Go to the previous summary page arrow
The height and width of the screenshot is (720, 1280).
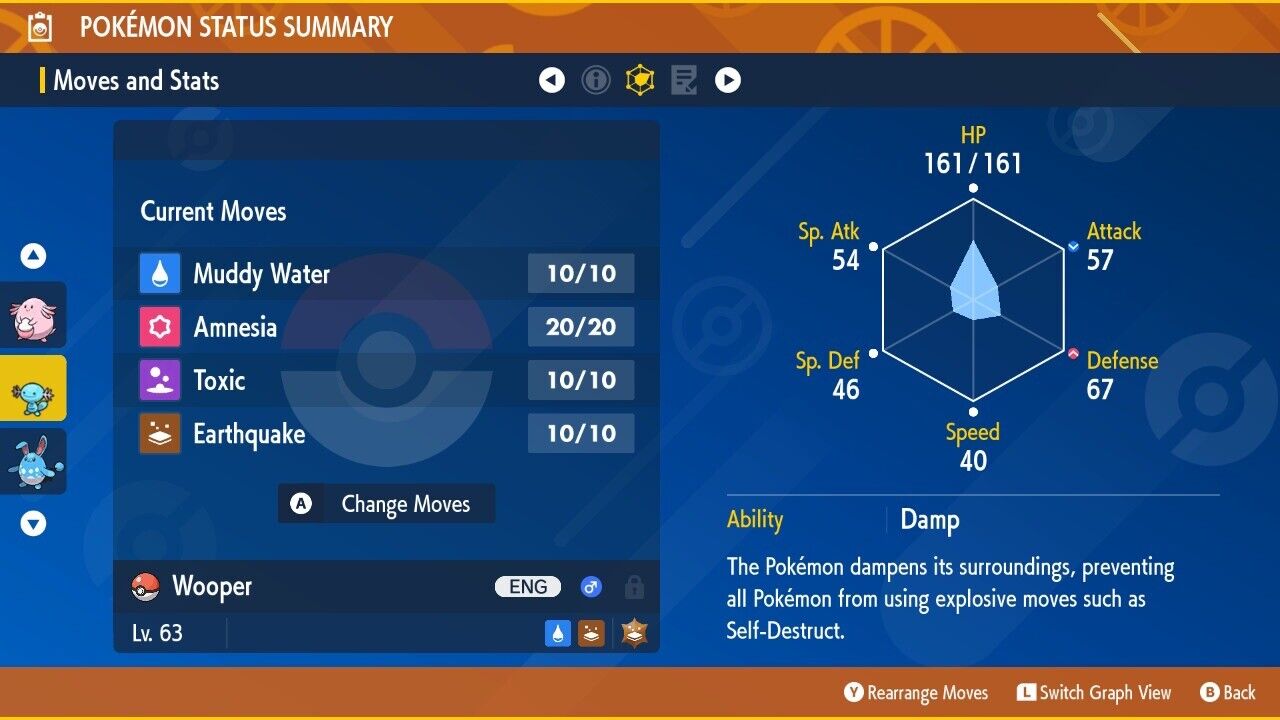pos(552,80)
